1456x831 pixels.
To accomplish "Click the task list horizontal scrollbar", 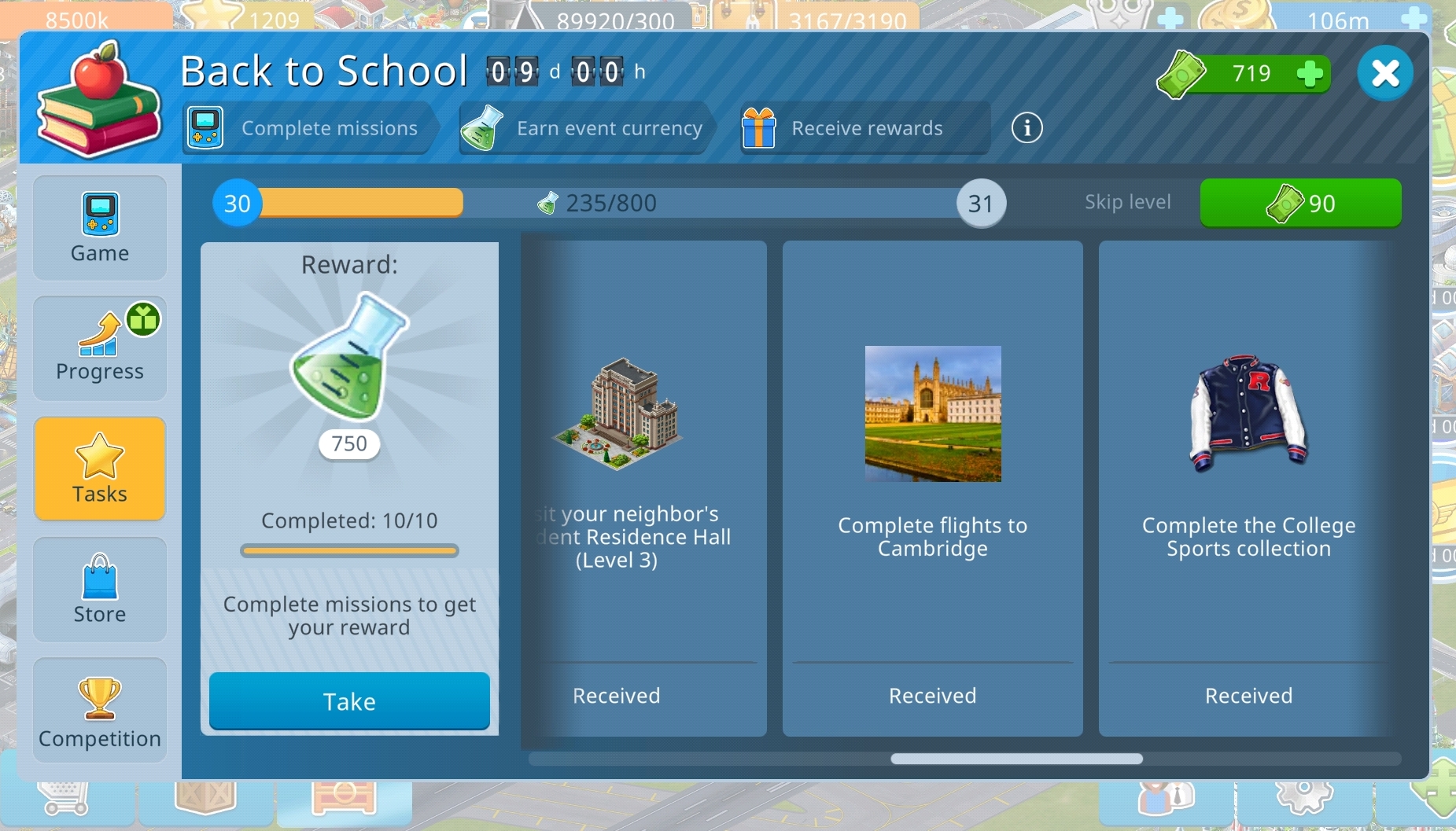I will click(x=1016, y=759).
